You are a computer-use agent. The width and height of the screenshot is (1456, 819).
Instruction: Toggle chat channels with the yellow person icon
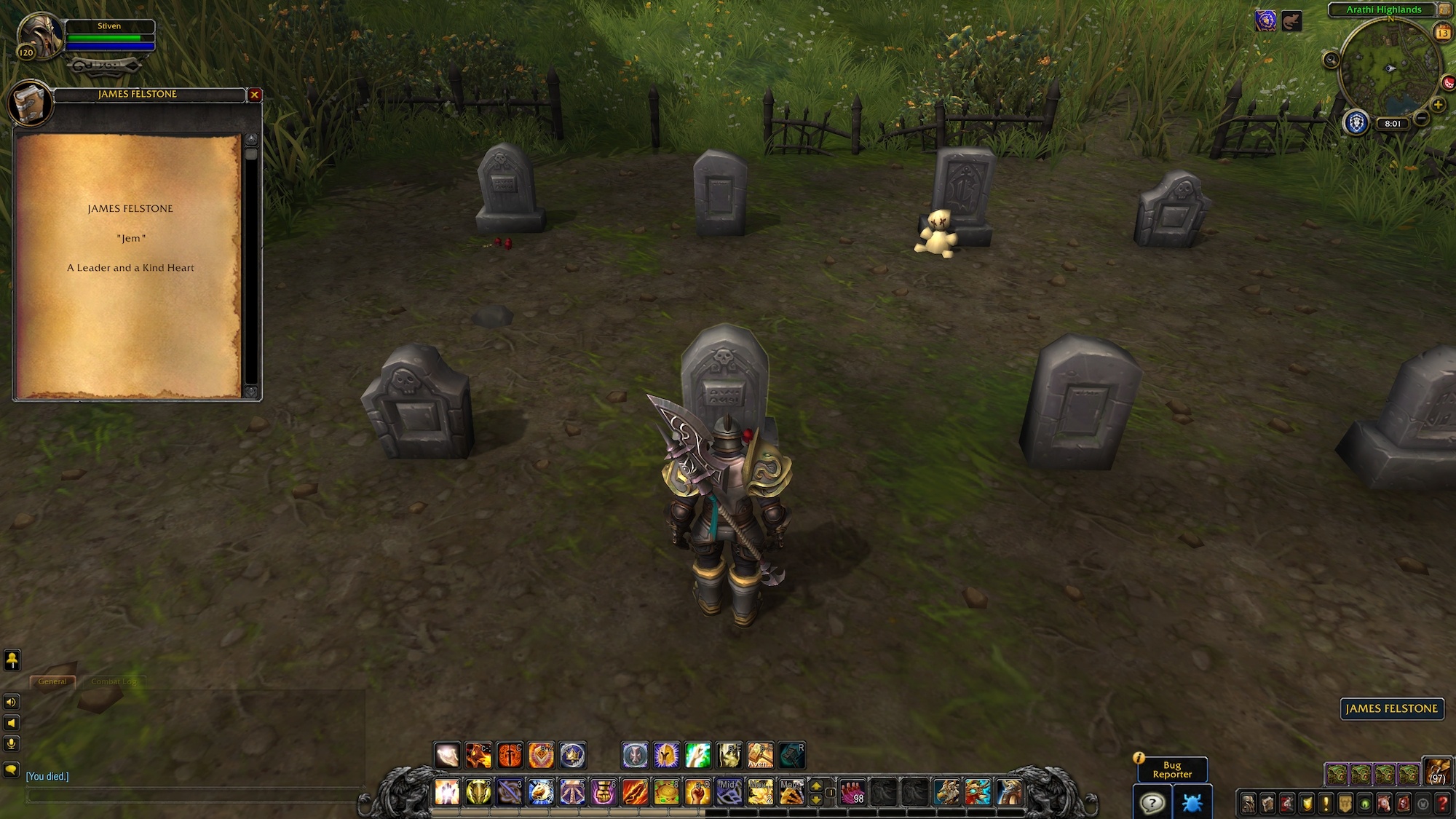12,660
